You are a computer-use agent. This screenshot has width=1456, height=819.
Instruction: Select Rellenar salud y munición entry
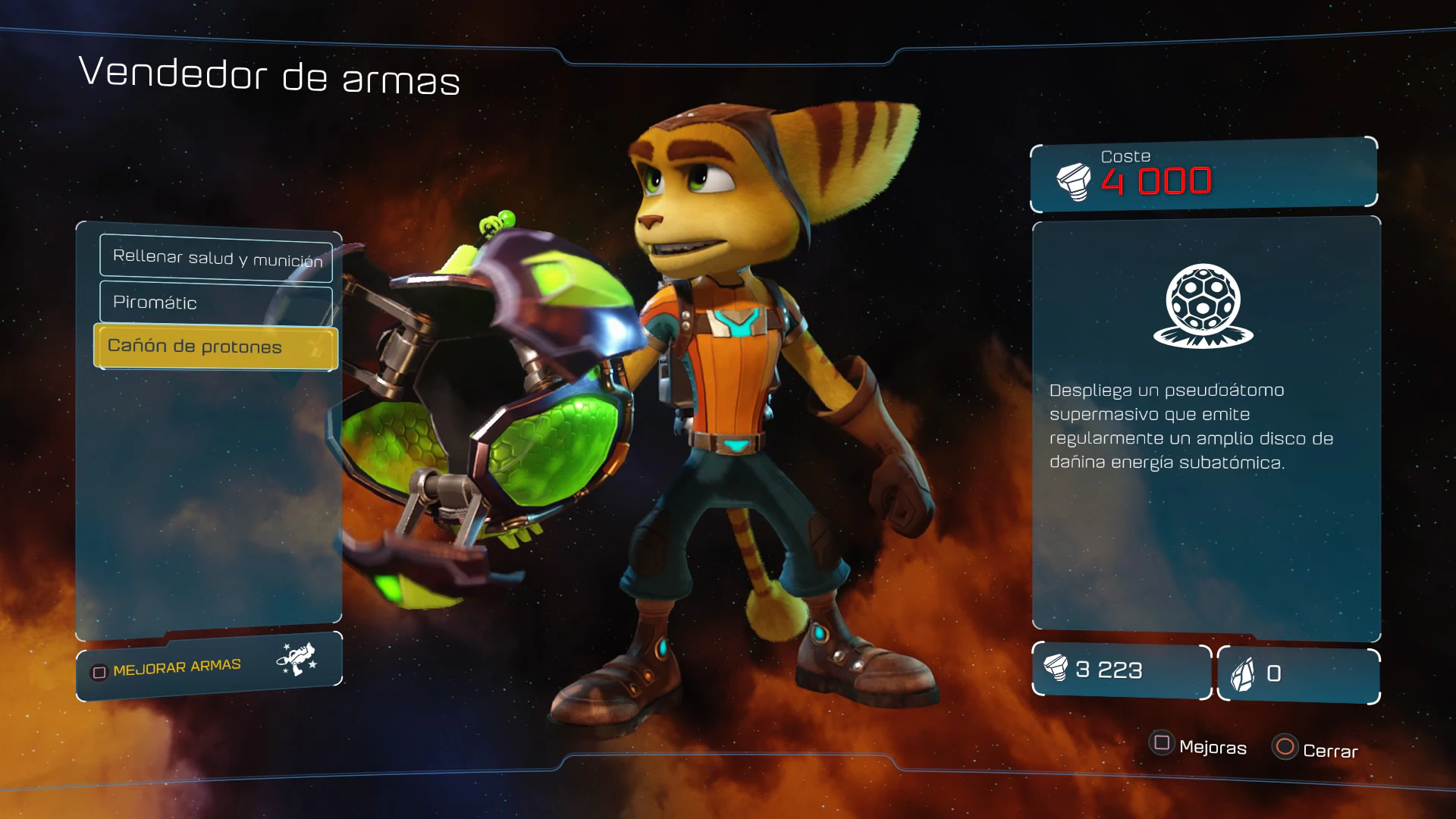(x=216, y=258)
